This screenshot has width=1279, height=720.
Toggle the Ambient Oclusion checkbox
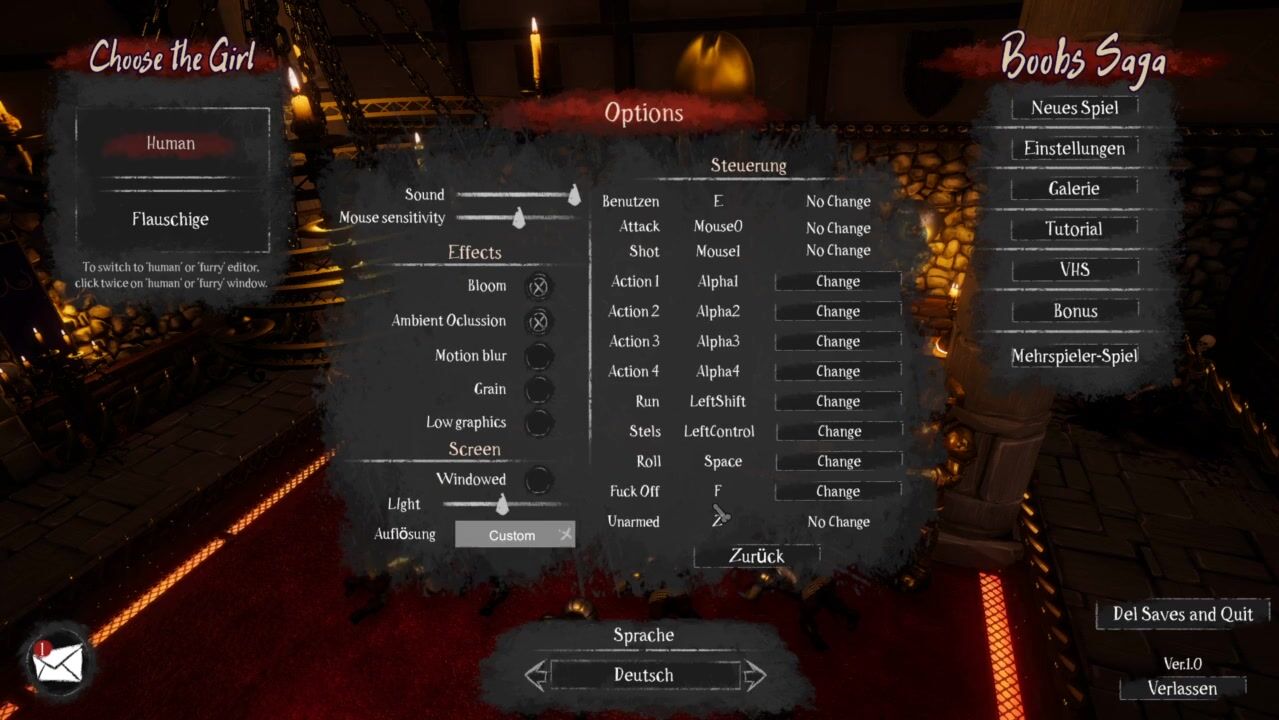tap(538, 321)
